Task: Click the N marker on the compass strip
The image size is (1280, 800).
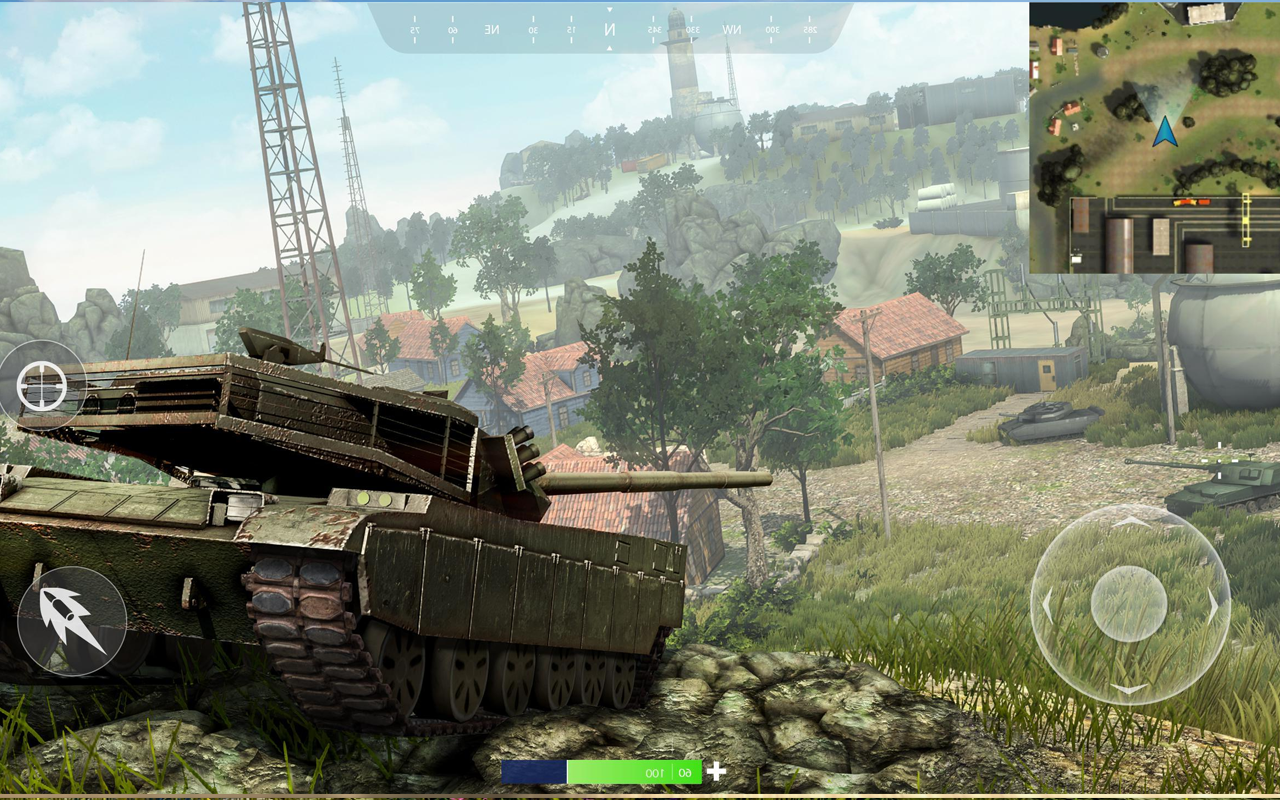Action: point(610,28)
